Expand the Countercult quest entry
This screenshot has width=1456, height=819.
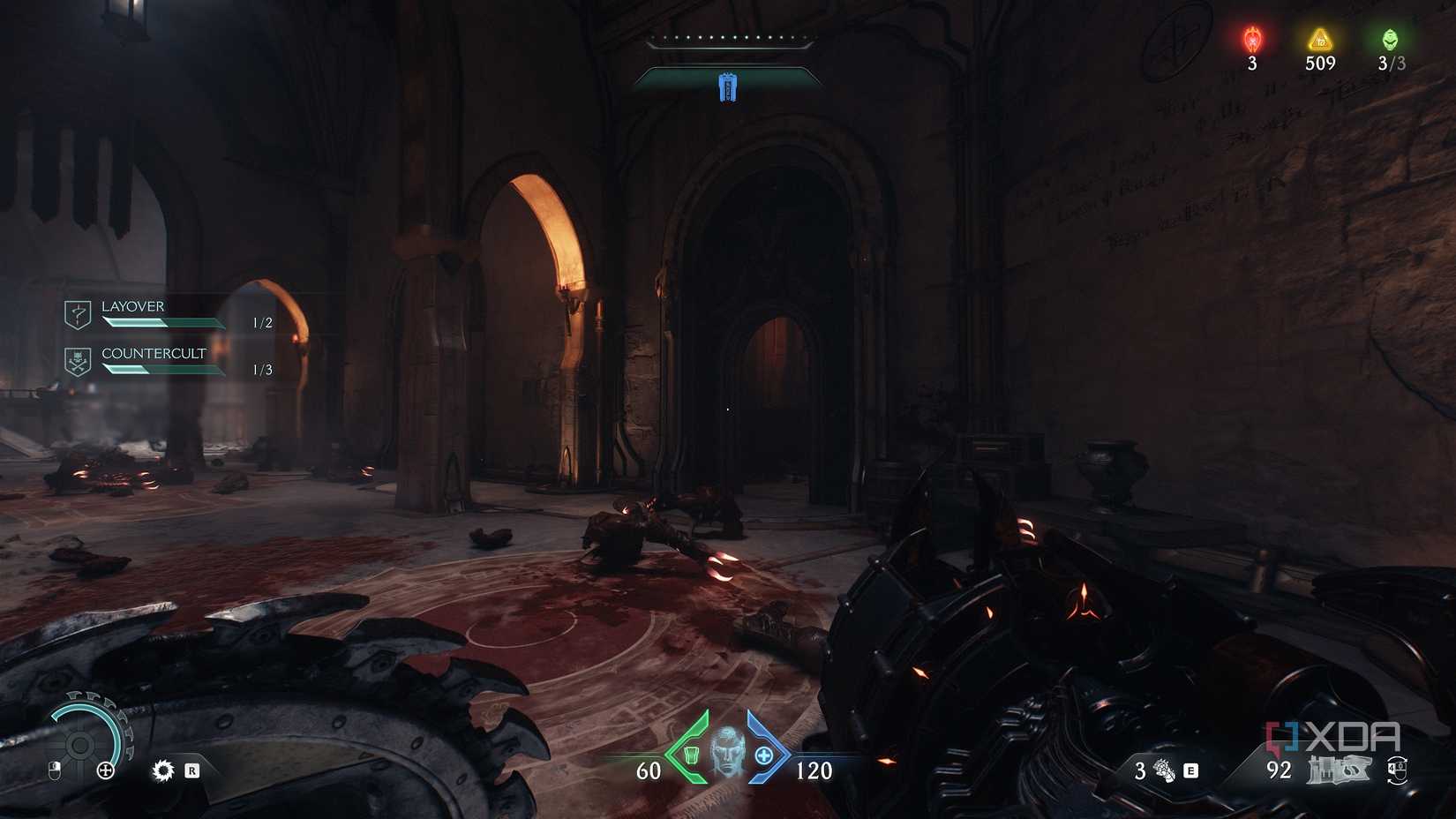(154, 351)
